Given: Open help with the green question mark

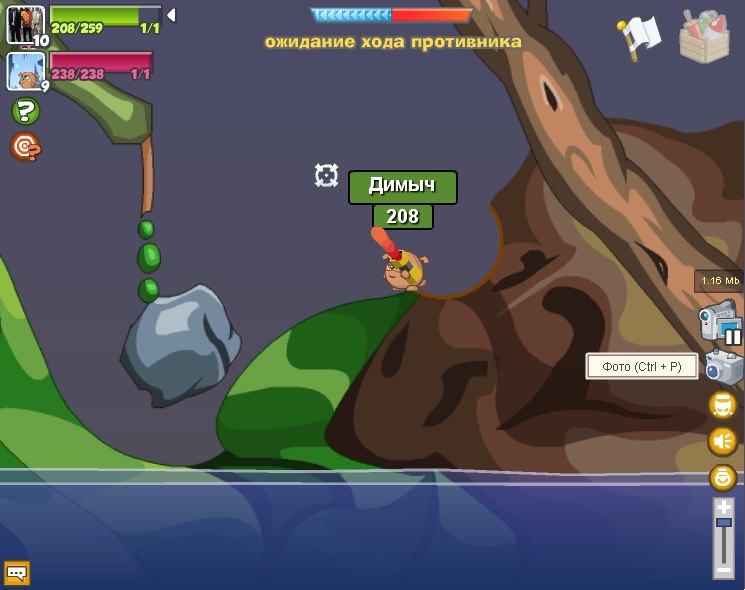Looking at the screenshot, I should tap(25, 111).
